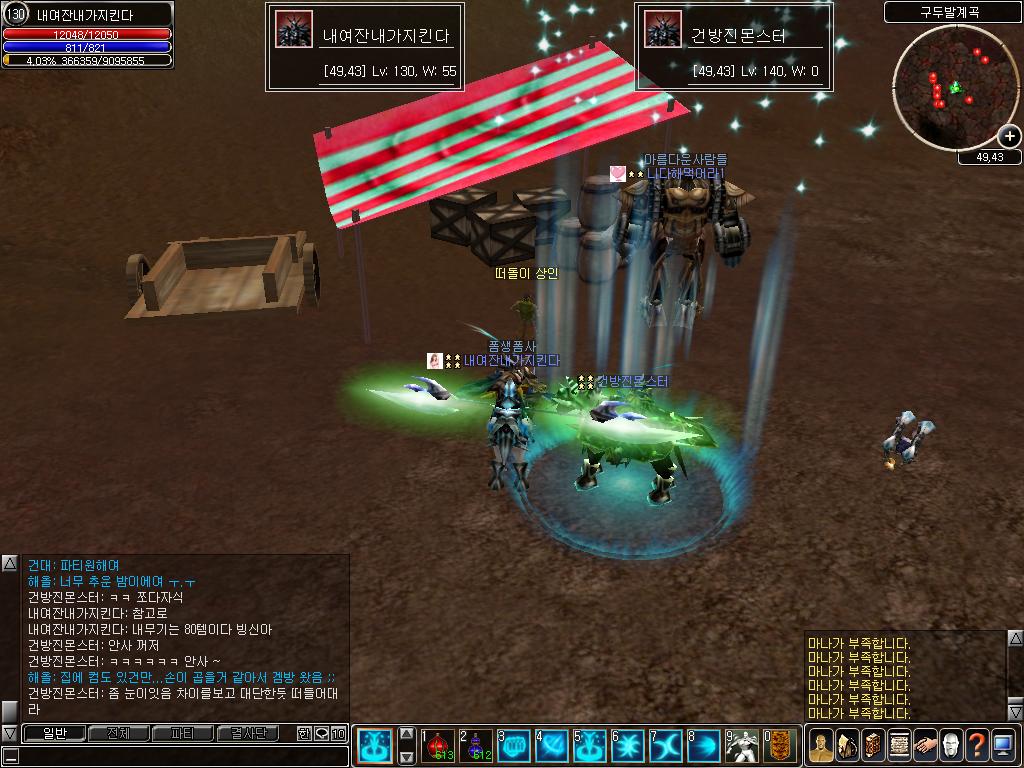The width and height of the screenshot is (1024, 768).
Task: Use the blue potion in slot 2
Action: 476,746
